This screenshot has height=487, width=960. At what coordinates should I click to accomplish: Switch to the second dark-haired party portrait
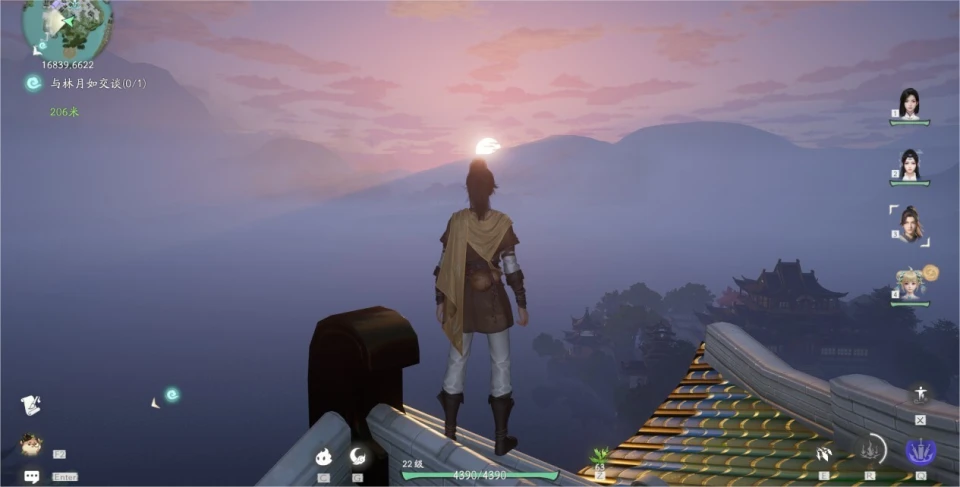(909, 164)
